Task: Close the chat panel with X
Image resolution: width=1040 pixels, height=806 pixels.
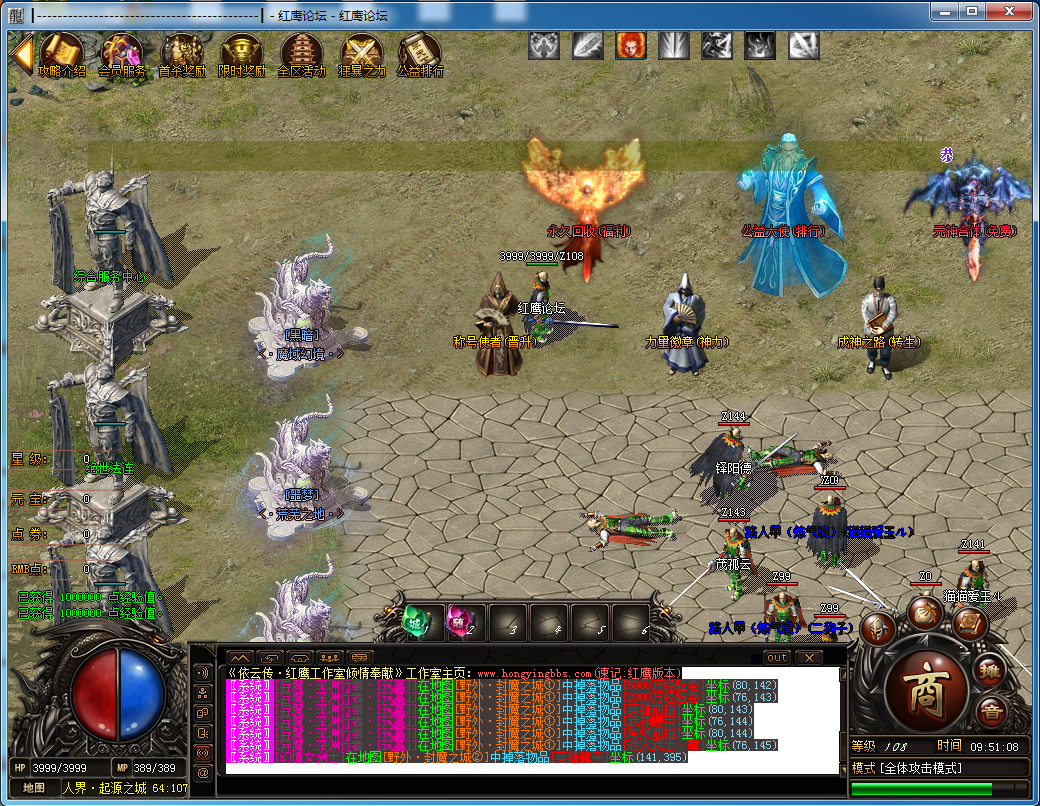Action: [808, 658]
